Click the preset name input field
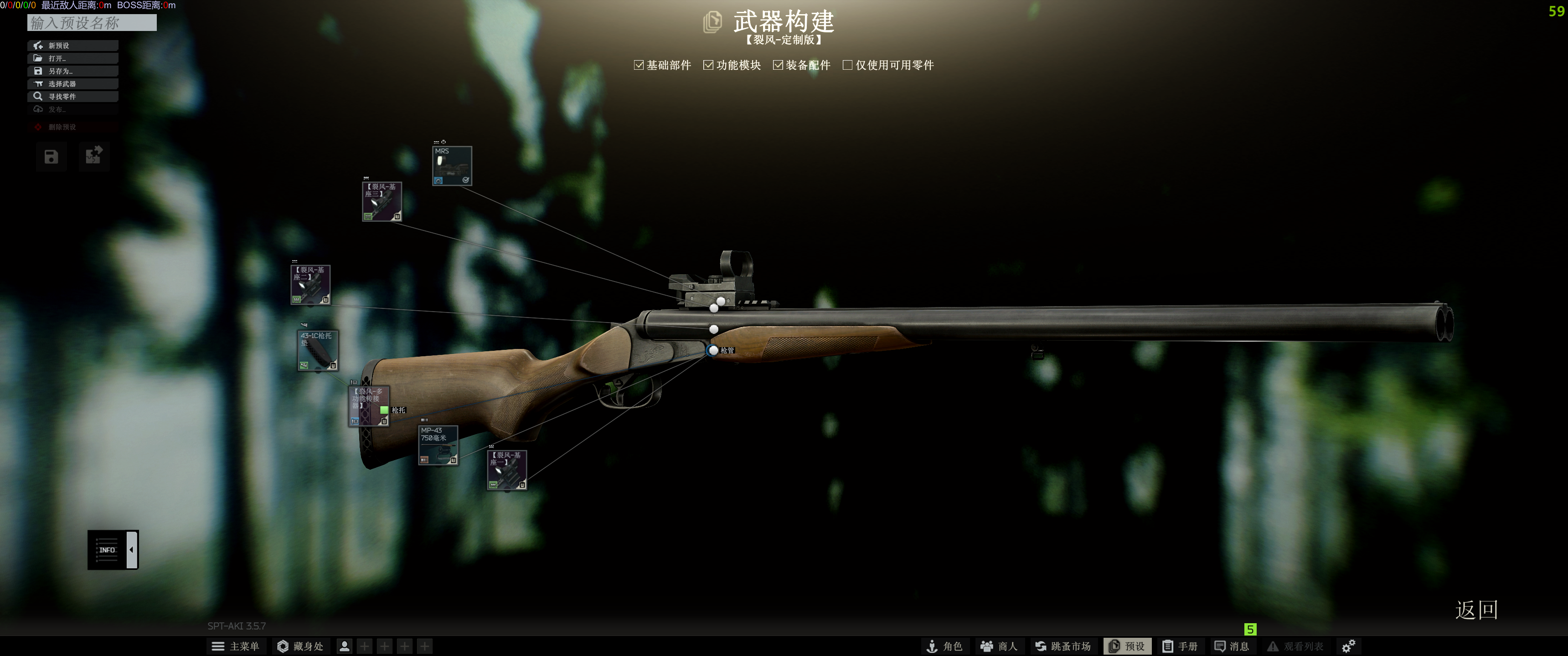This screenshot has height=656, width=1568. (92, 23)
